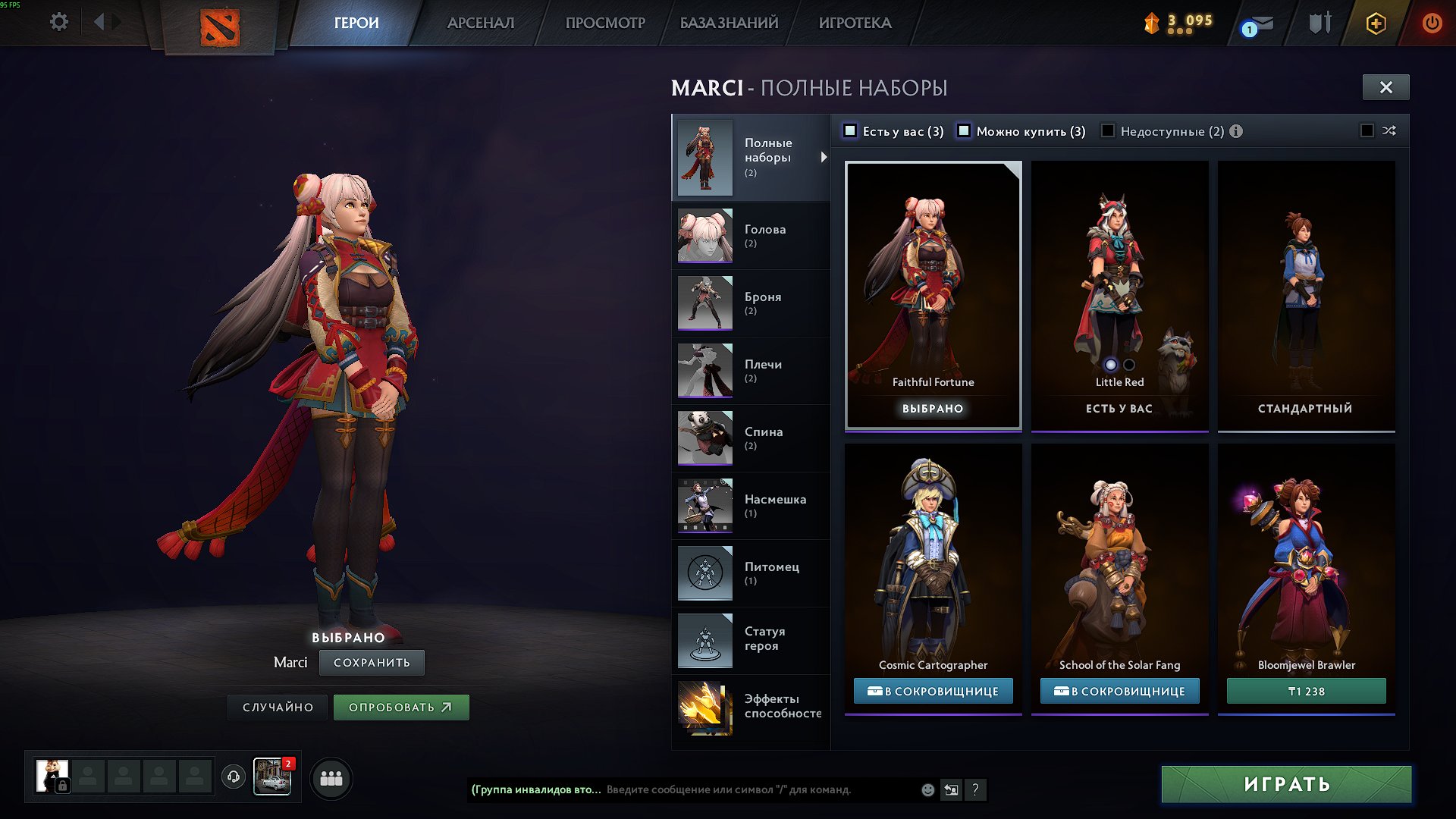This screenshot has width=1456, height=819.
Task: Open the friends list icon near the chat
Action: (331, 778)
